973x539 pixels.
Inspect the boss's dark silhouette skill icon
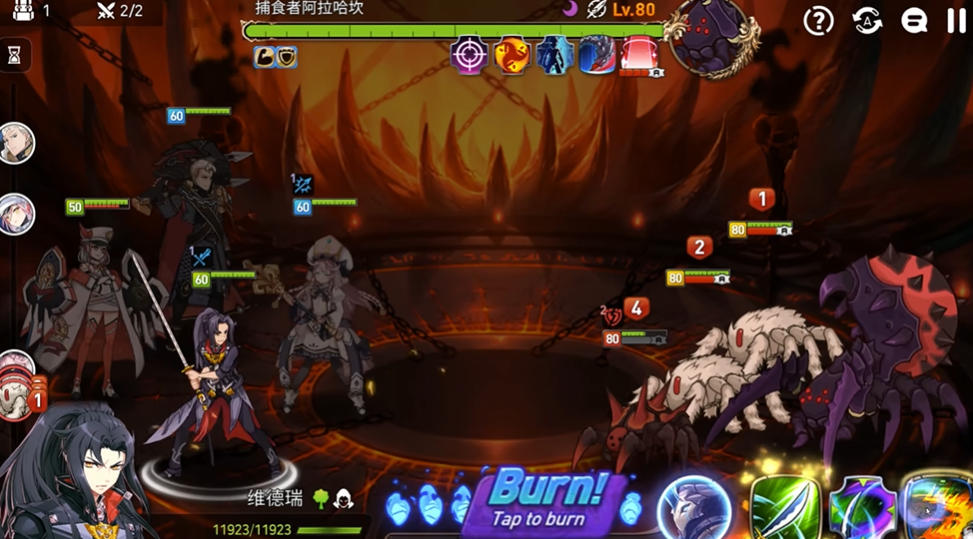click(x=554, y=55)
